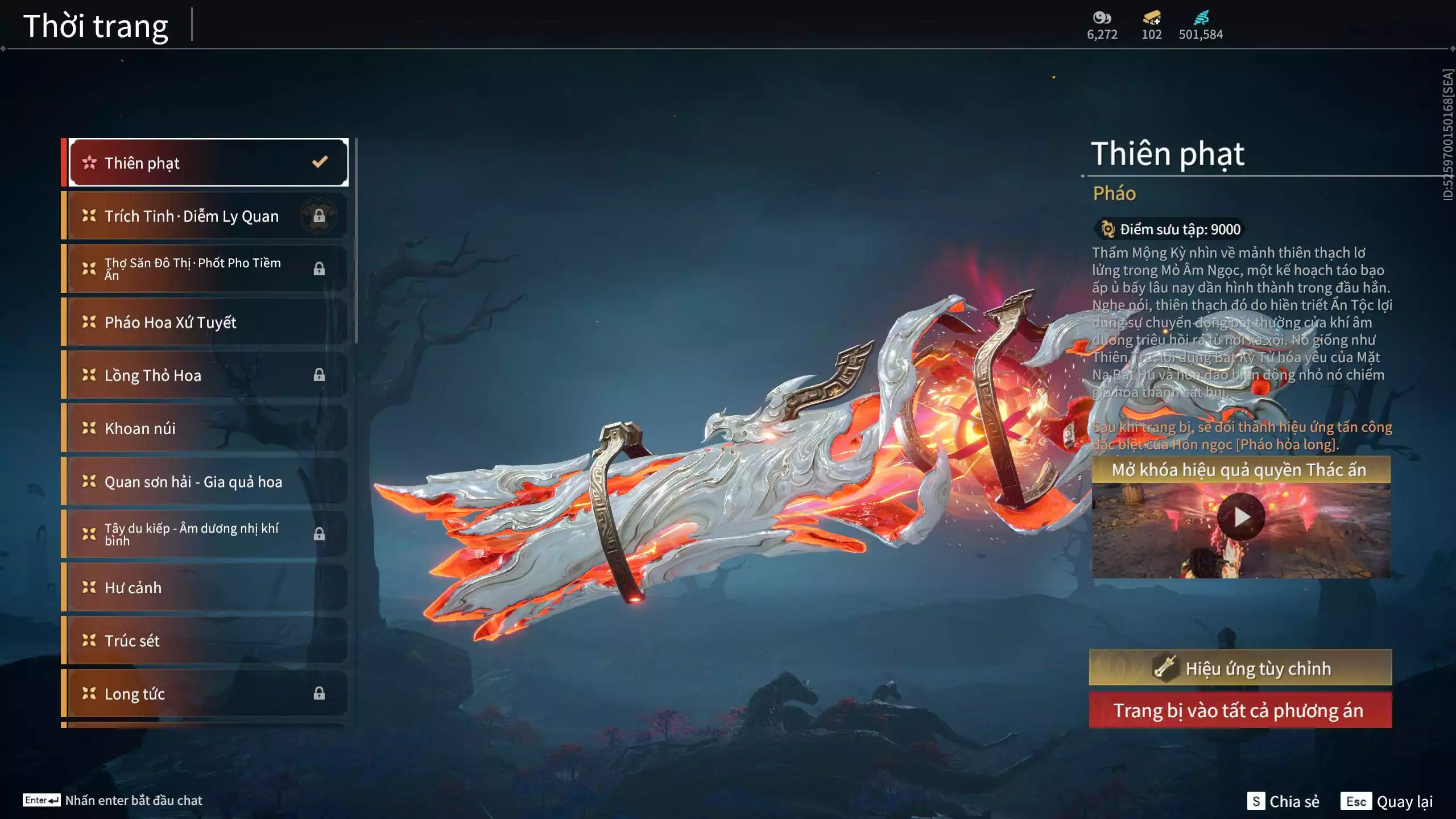
Task: Click the silver coin currency icon
Action: tap(1102, 18)
